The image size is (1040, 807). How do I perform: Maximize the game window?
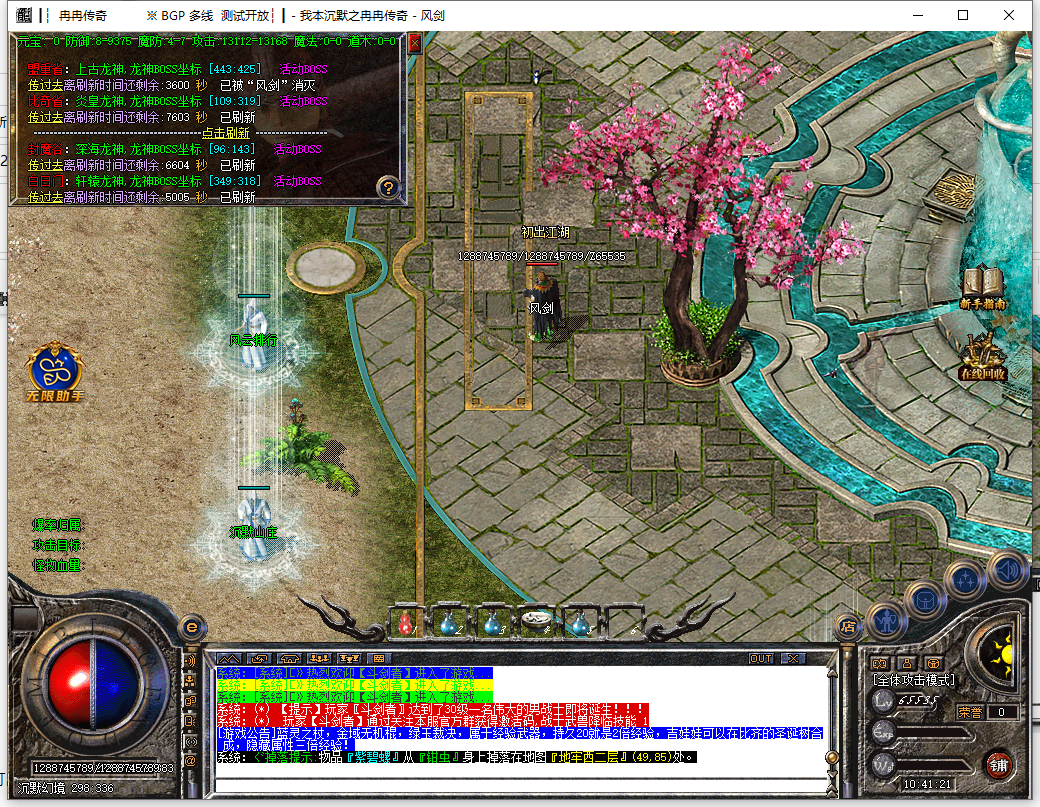tap(964, 15)
